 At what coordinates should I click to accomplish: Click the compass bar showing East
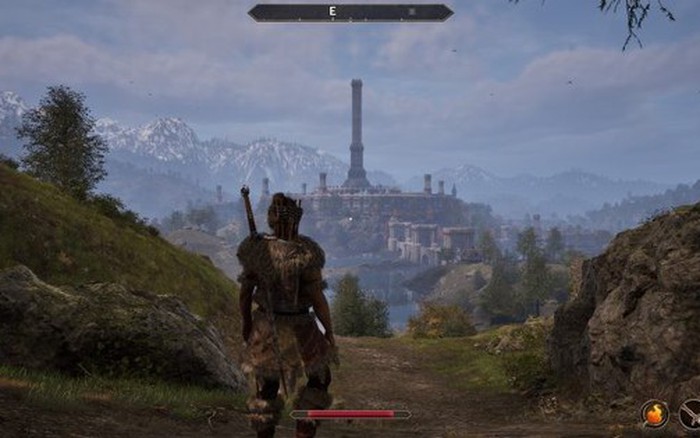pyautogui.click(x=350, y=12)
